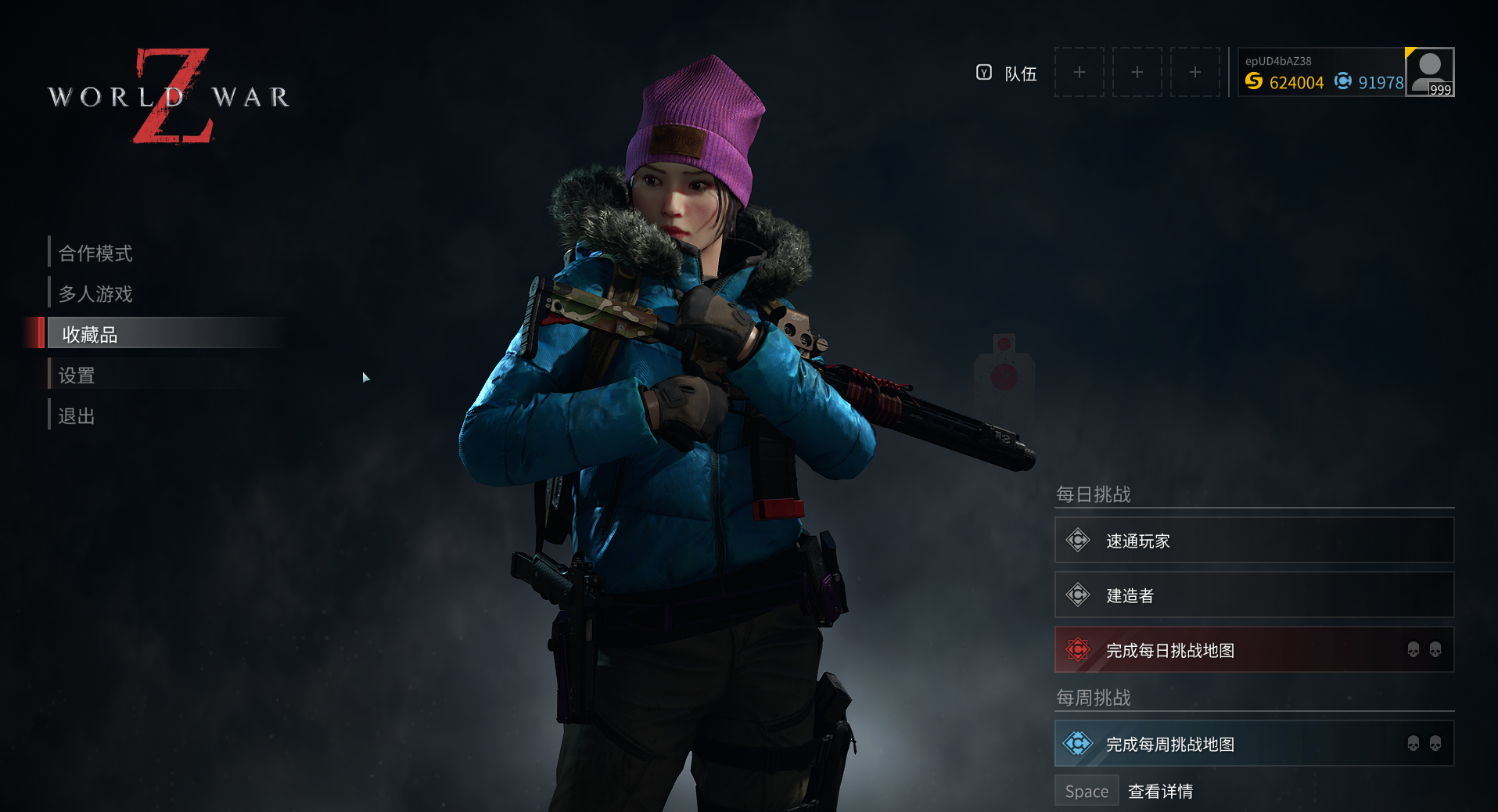Click 查看详情 to view challenge details

1160,792
